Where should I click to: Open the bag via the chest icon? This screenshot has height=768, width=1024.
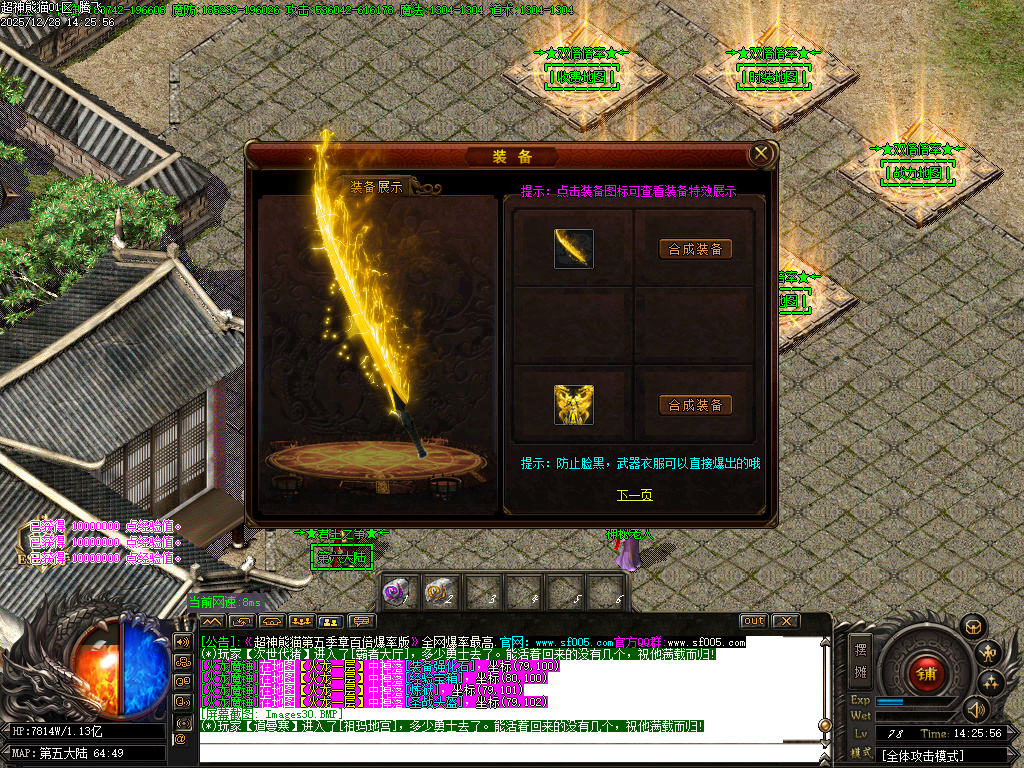click(x=974, y=627)
